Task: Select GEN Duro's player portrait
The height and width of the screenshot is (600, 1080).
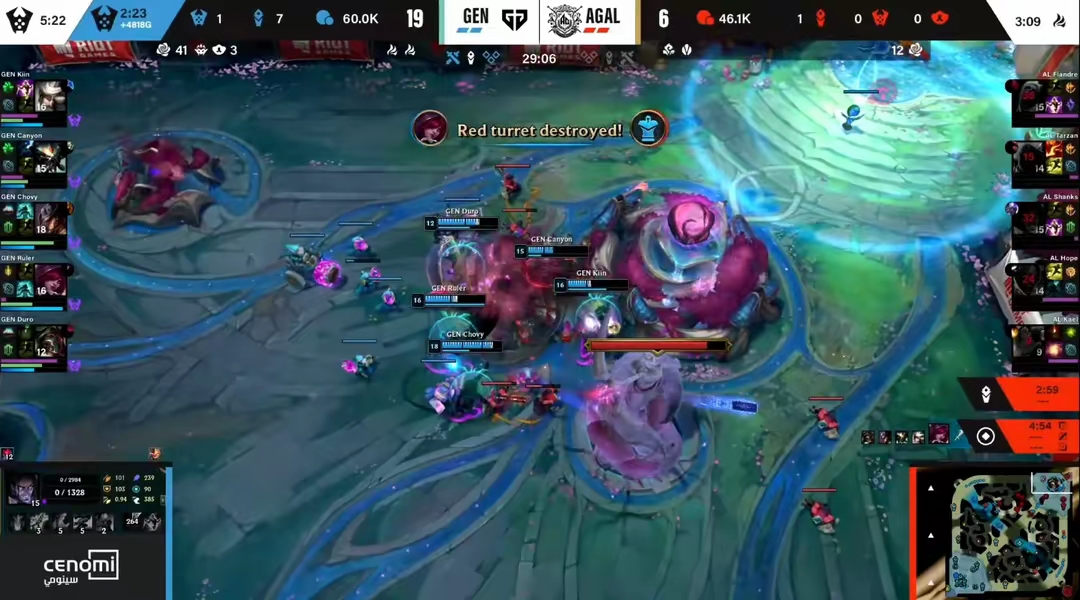Action: click(x=48, y=343)
